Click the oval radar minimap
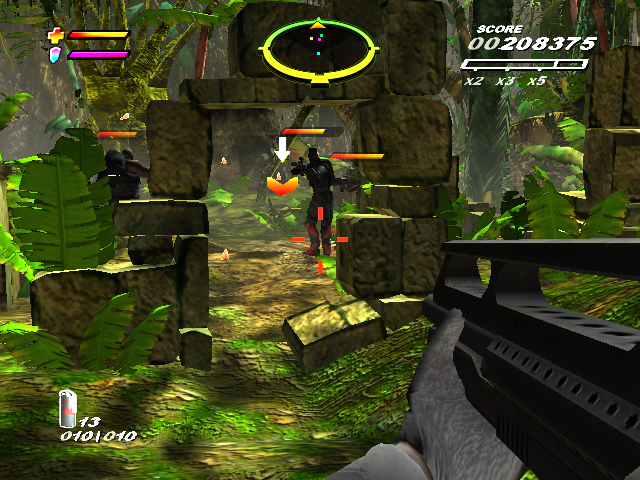 (x=316, y=47)
